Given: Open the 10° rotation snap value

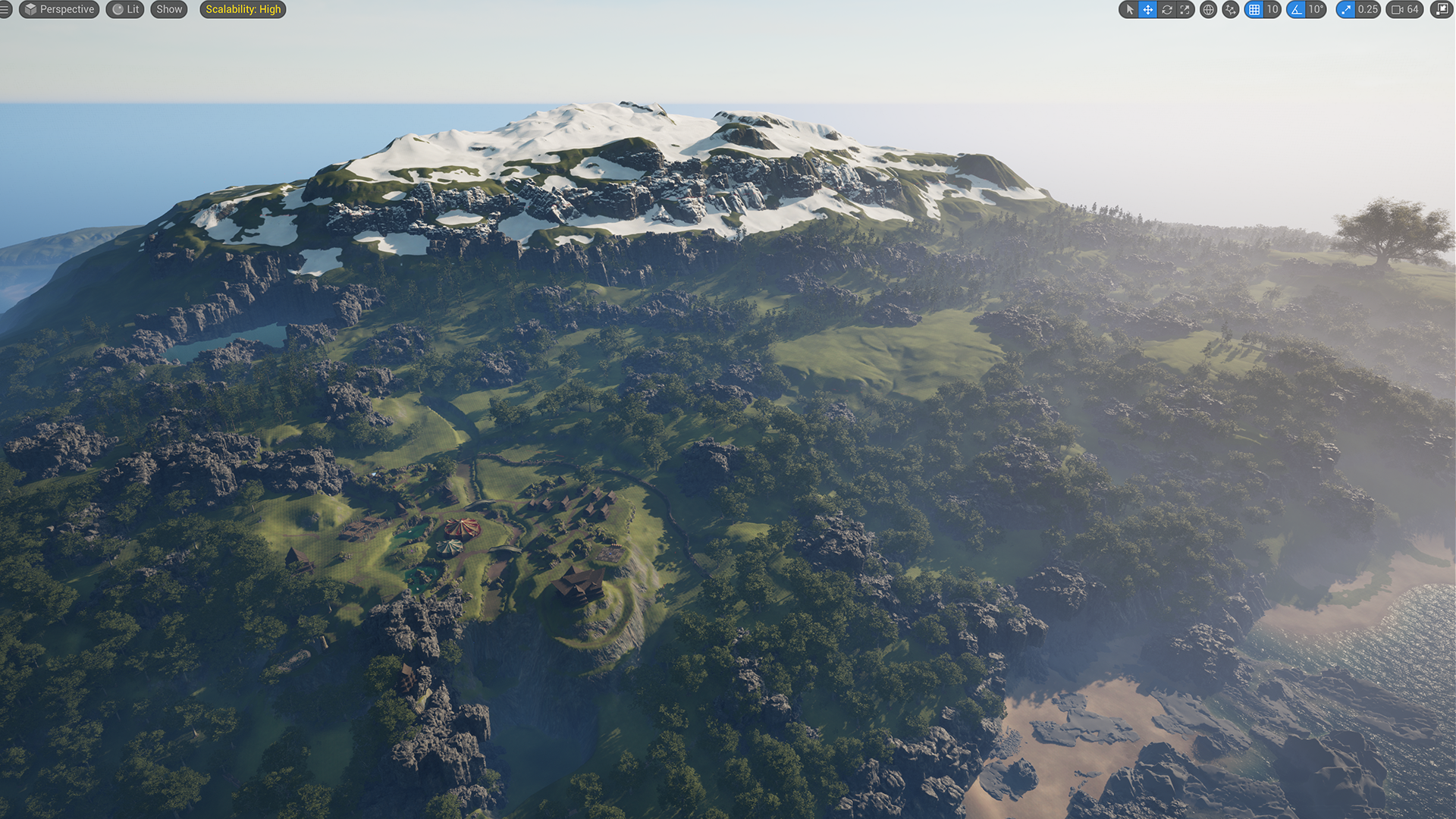Looking at the screenshot, I should [1316, 10].
